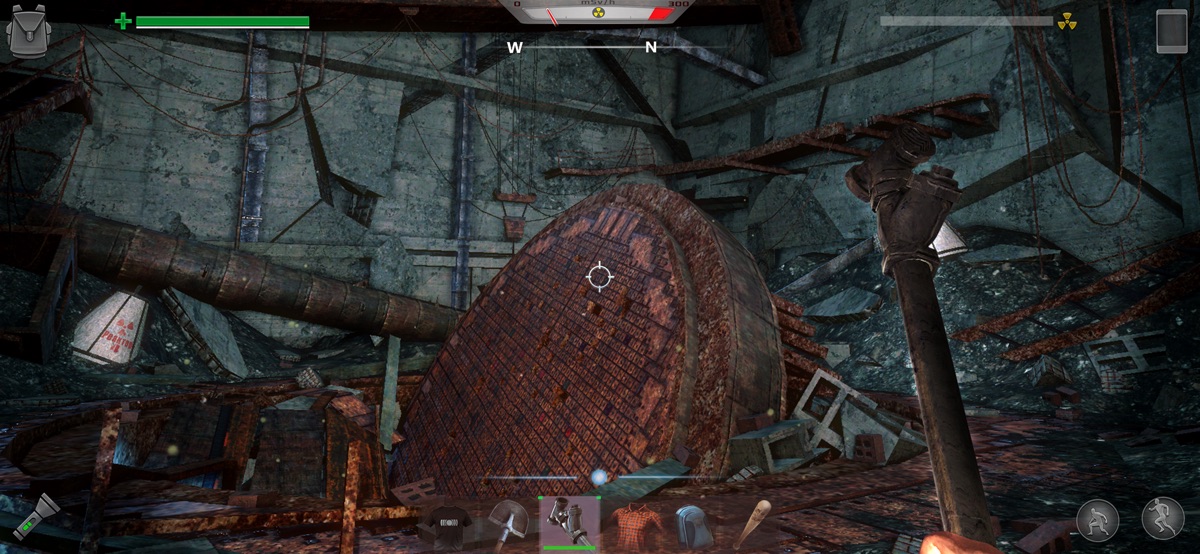Select the blue helmet hotbar slot
Screen dimensions: 1200x554
[692, 524]
